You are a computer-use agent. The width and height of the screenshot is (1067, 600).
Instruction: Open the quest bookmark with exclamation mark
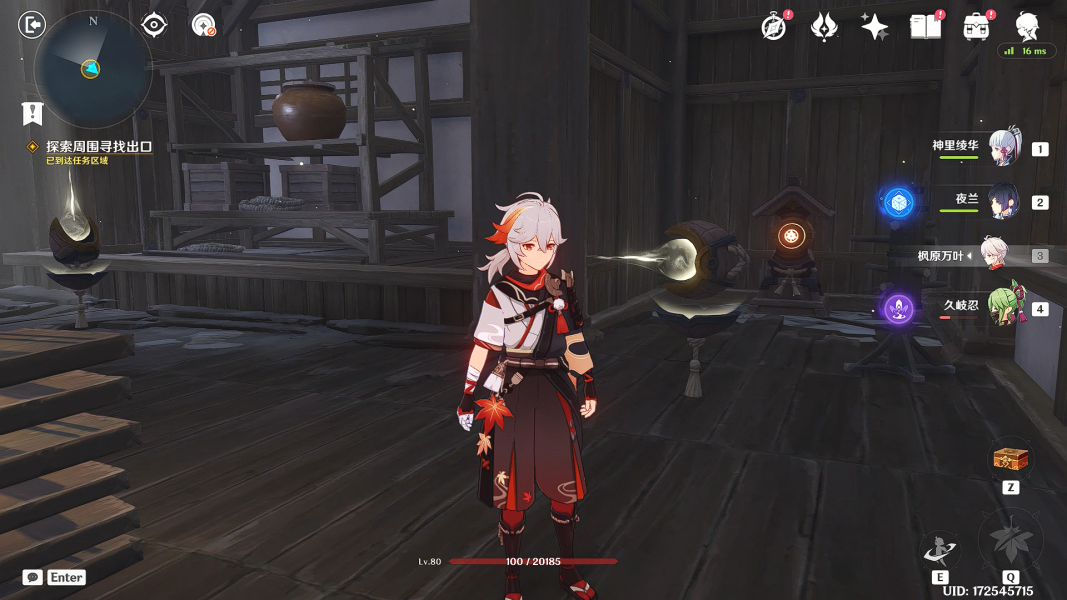click(x=32, y=113)
